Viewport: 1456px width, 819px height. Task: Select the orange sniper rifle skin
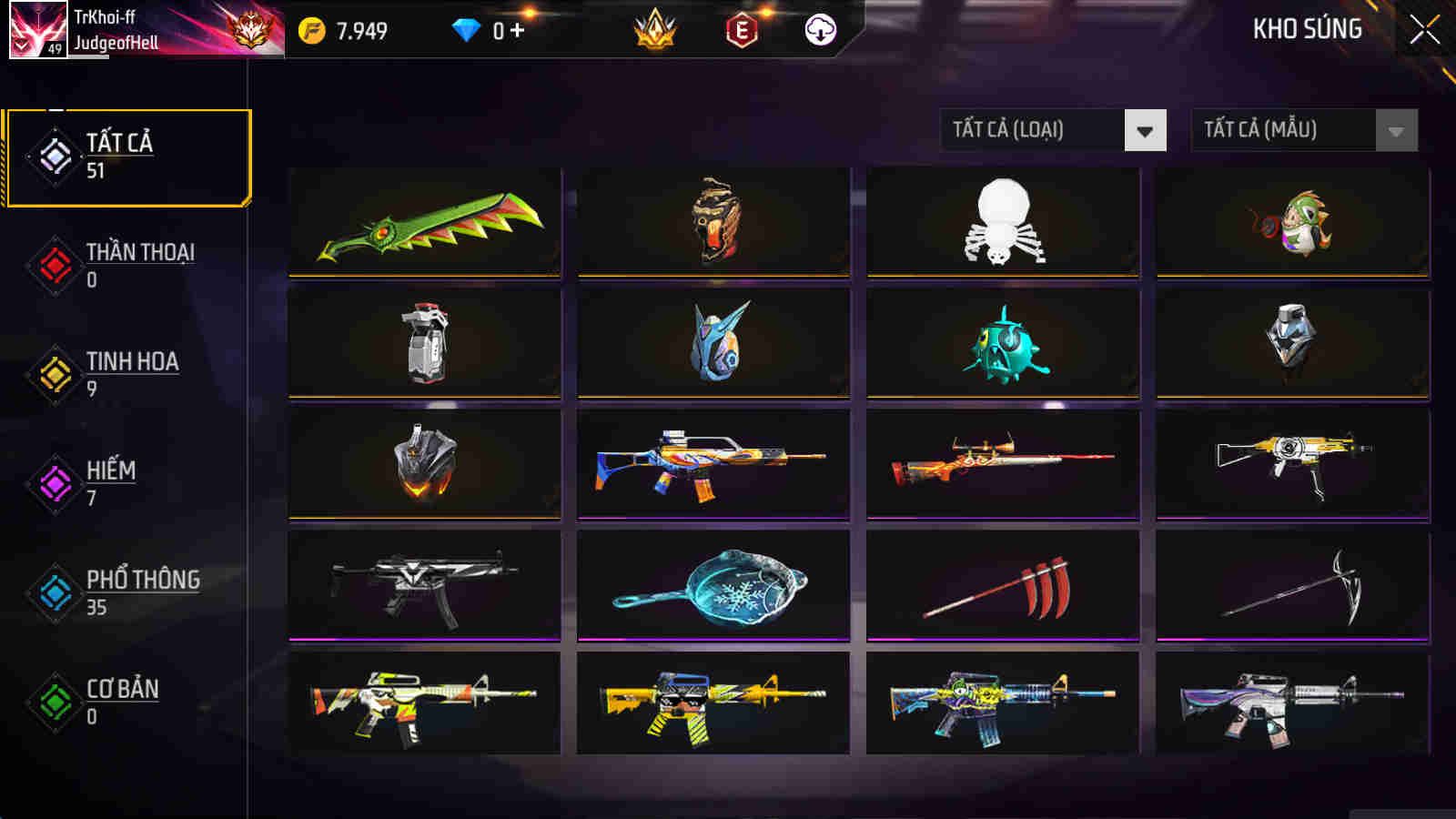tap(1003, 462)
